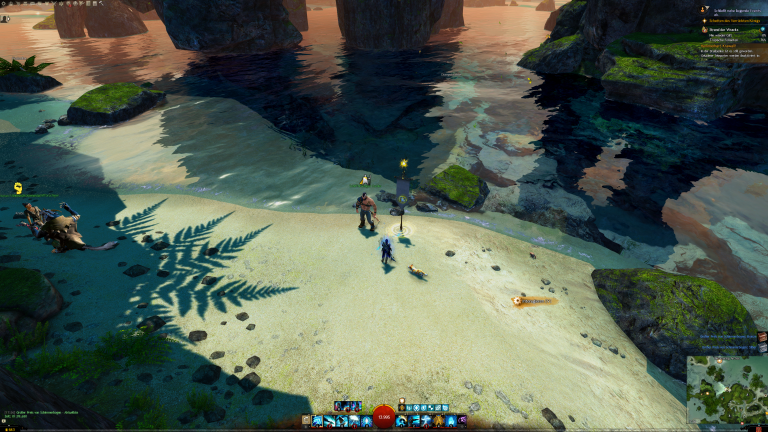Open the game menu gear icon

click(x=5, y=4)
